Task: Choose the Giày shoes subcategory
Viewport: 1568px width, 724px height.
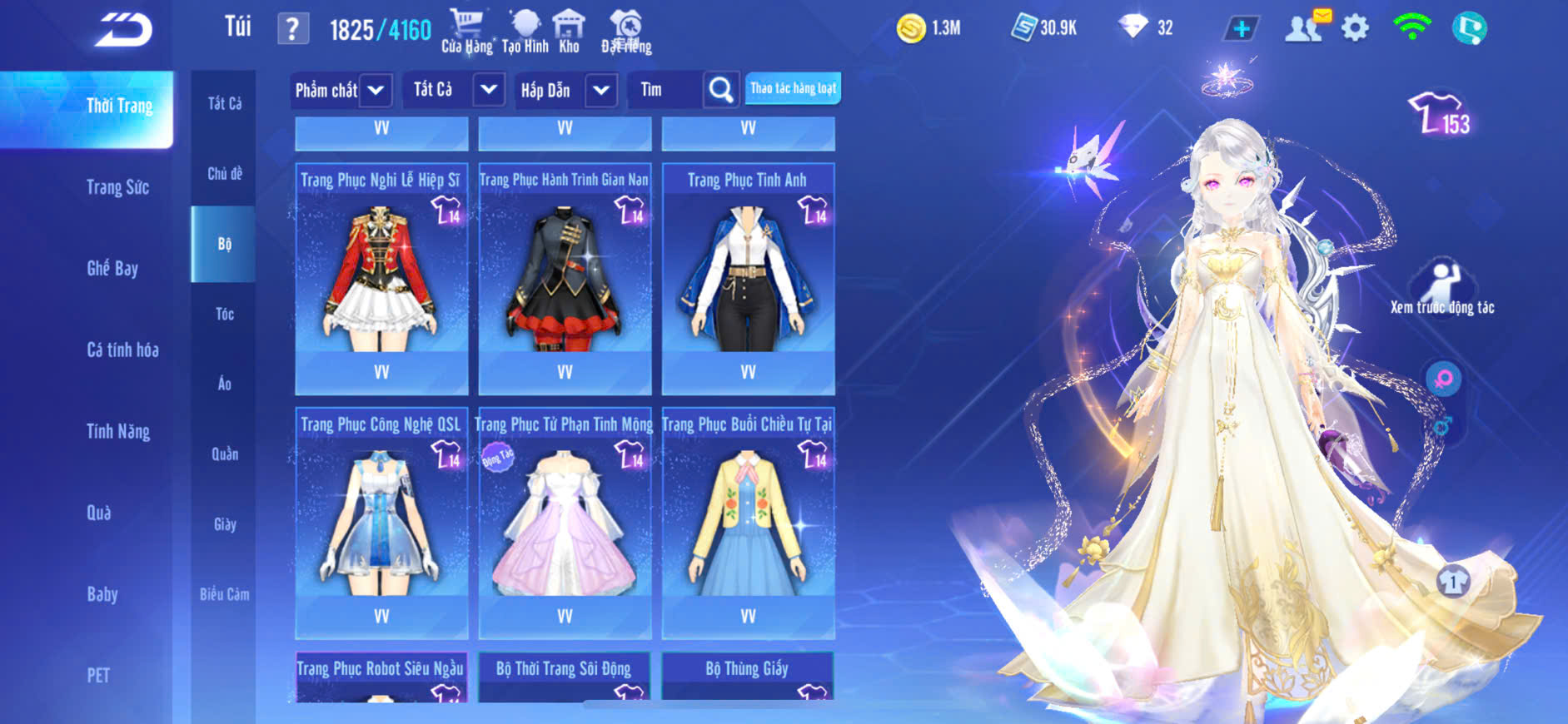Action: pos(224,524)
